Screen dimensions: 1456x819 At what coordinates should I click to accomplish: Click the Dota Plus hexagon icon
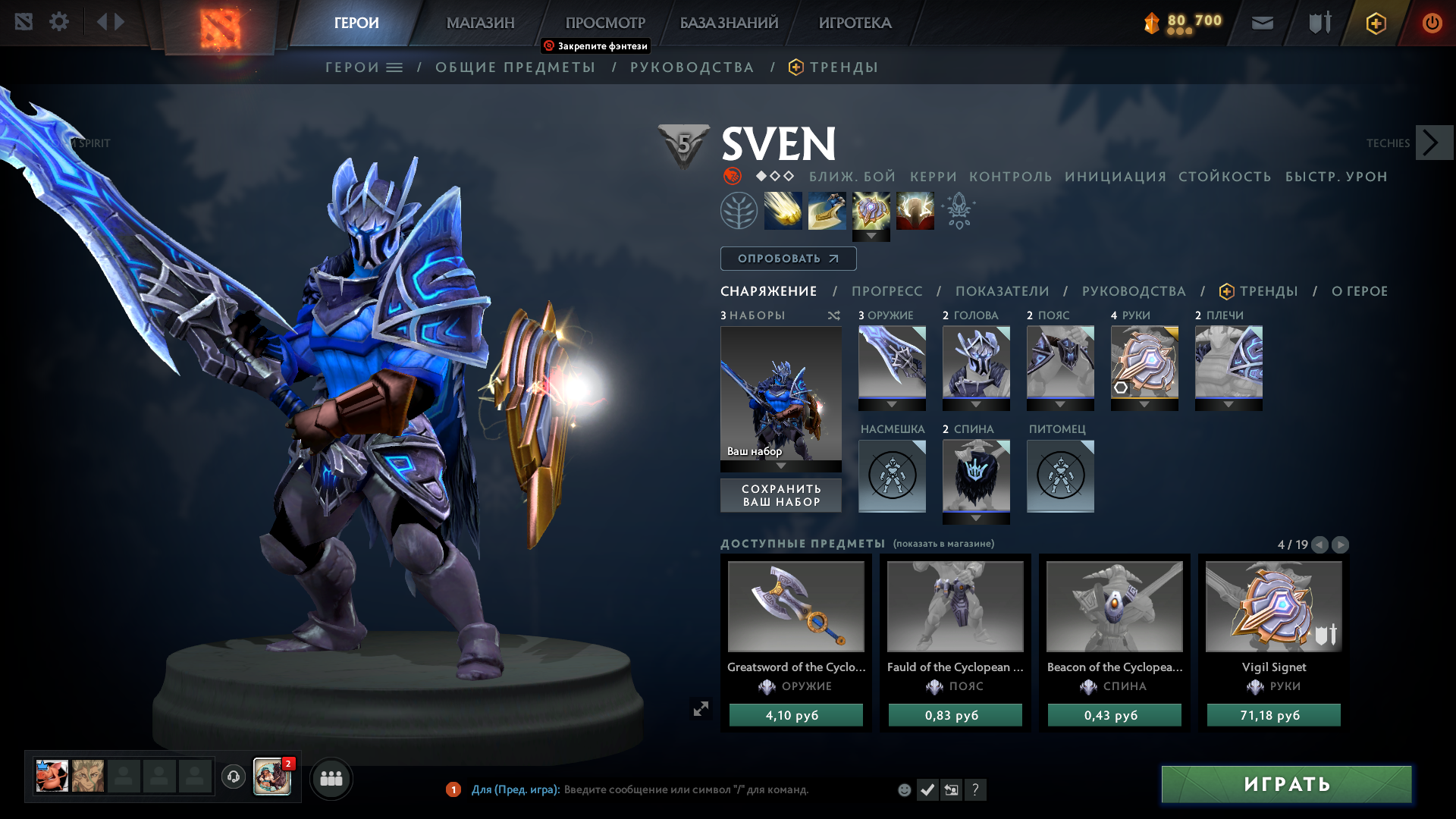point(1376,23)
